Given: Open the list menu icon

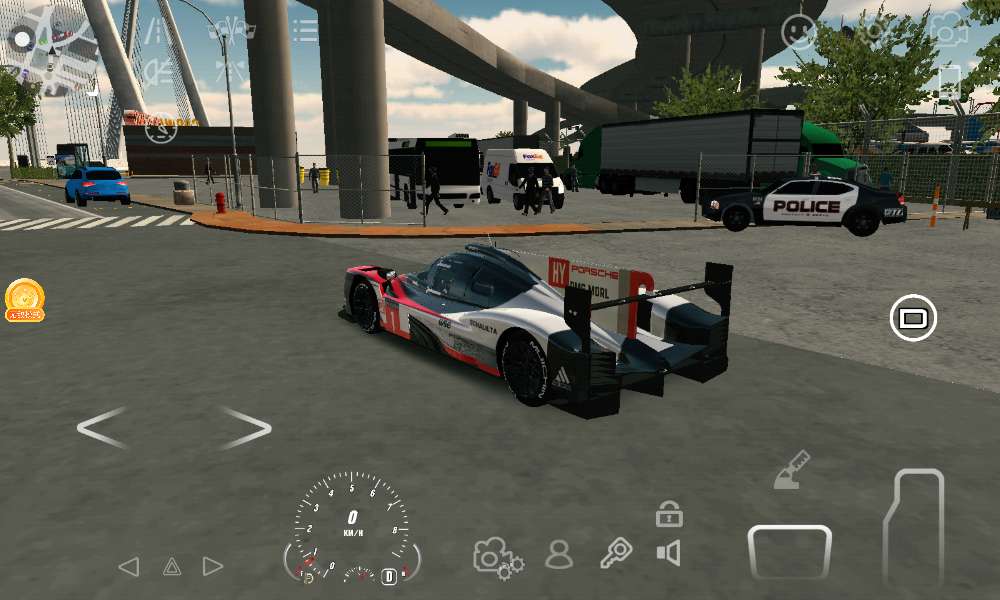Looking at the screenshot, I should [305, 30].
